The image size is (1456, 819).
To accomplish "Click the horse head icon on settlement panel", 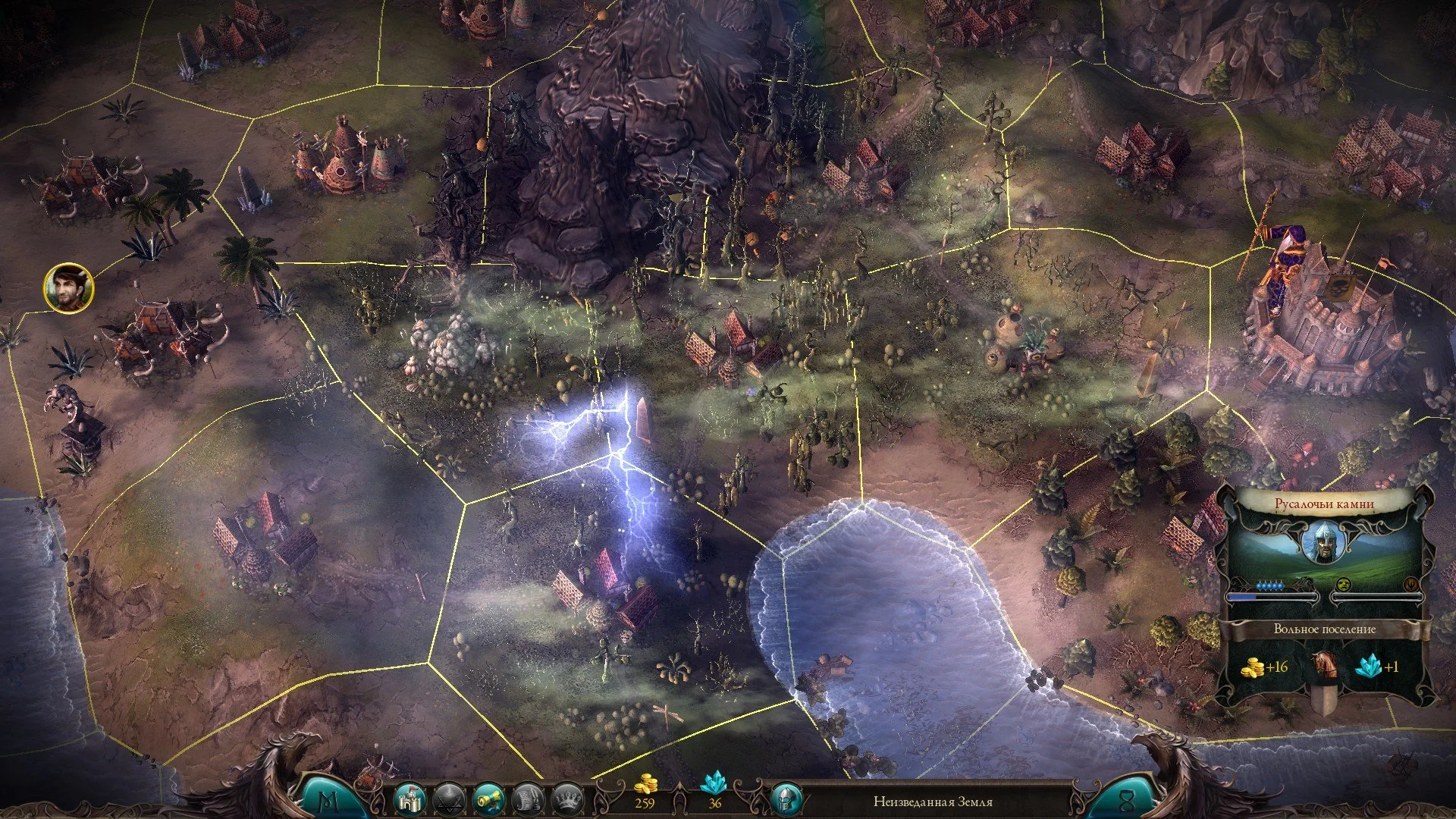I will [1326, 665].
